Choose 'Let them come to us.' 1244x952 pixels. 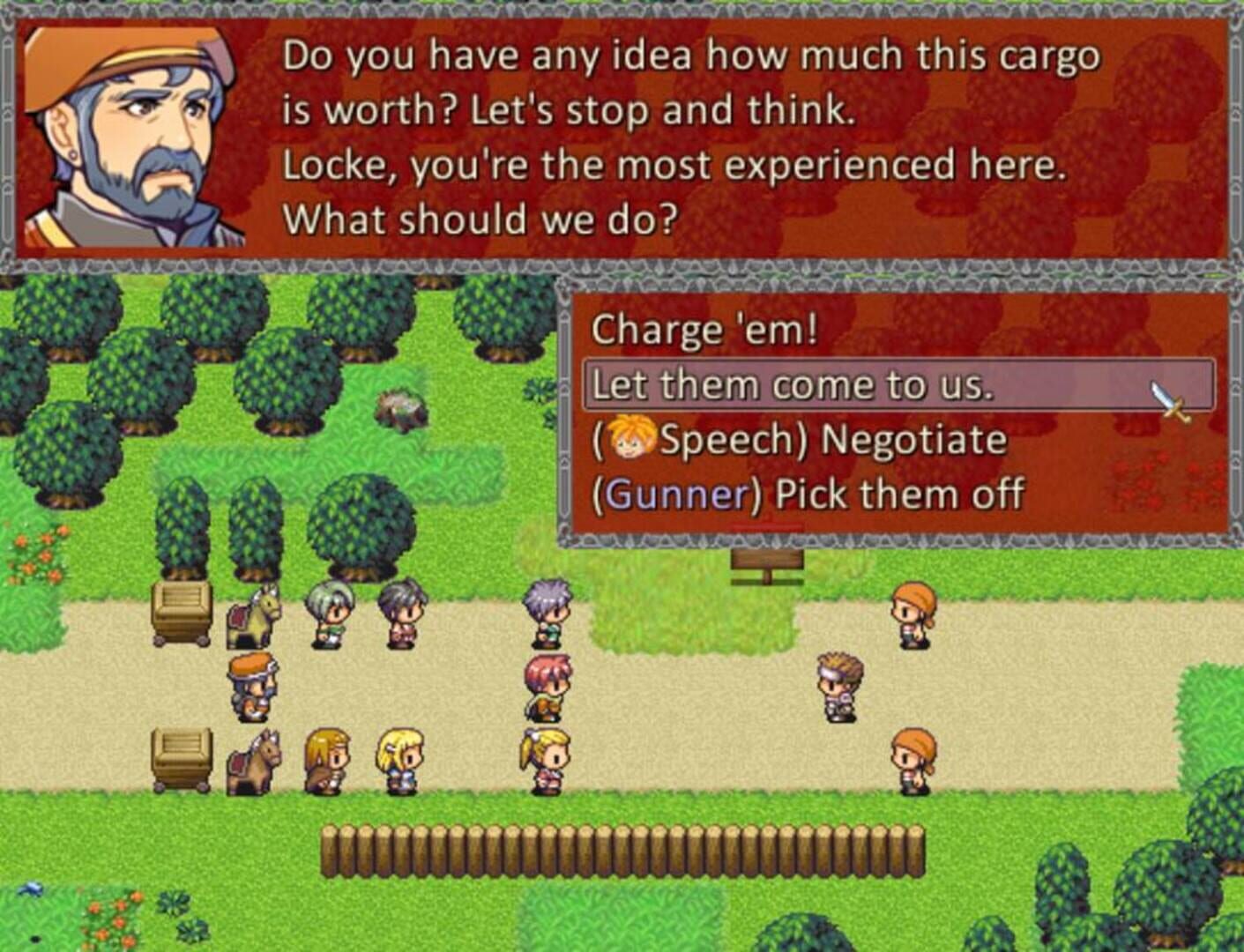(x=792, y=383)
